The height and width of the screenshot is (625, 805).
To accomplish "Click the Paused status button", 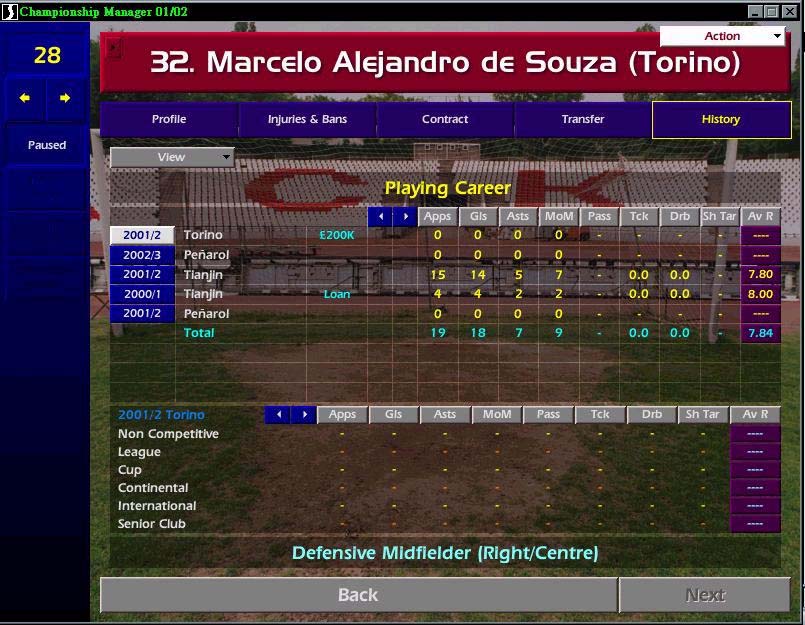I will [47, 145].
